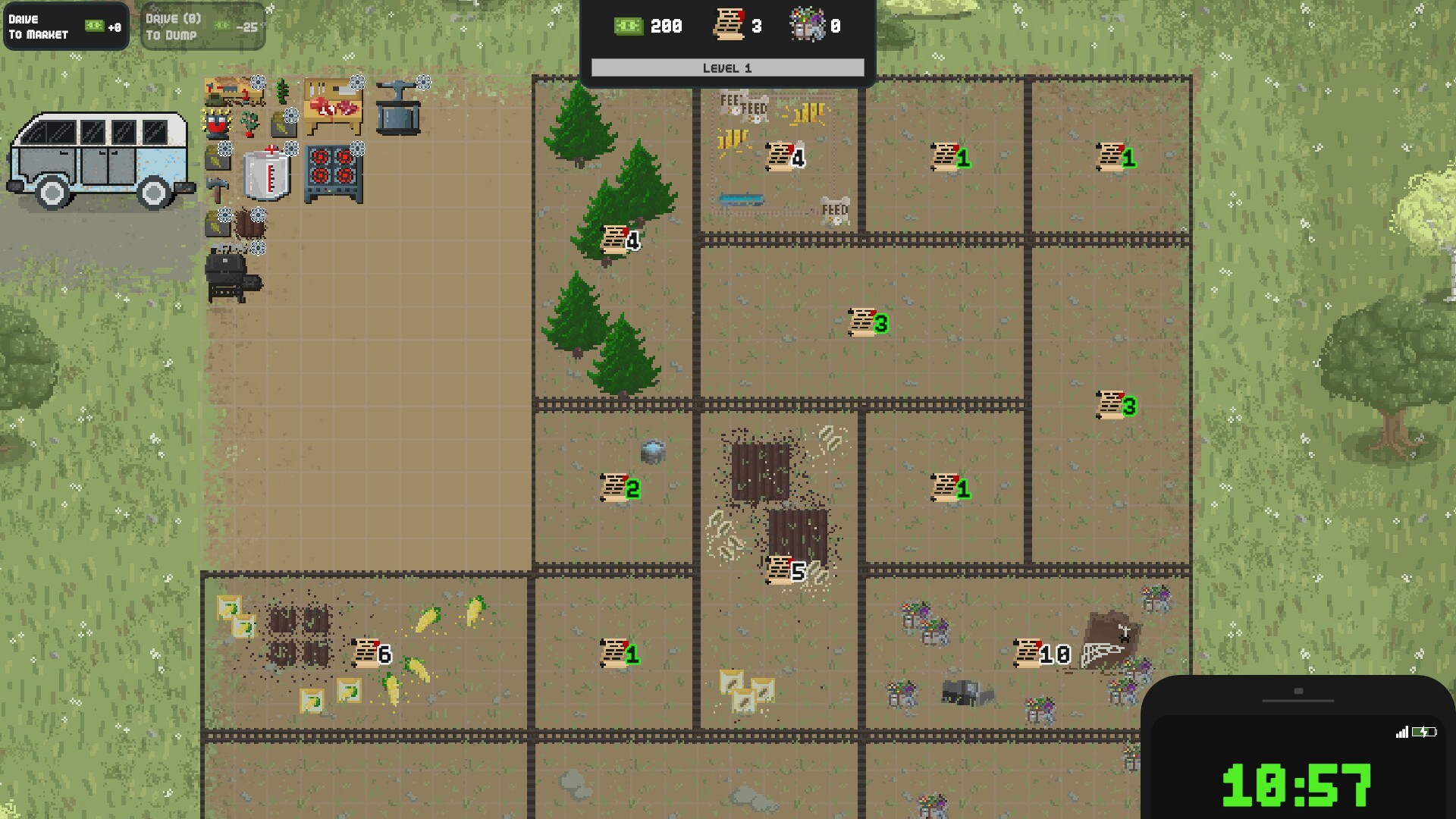Purchase the plot with deed cost 6
This screenshot has height=819, width=1456.
tap(372, 653)
